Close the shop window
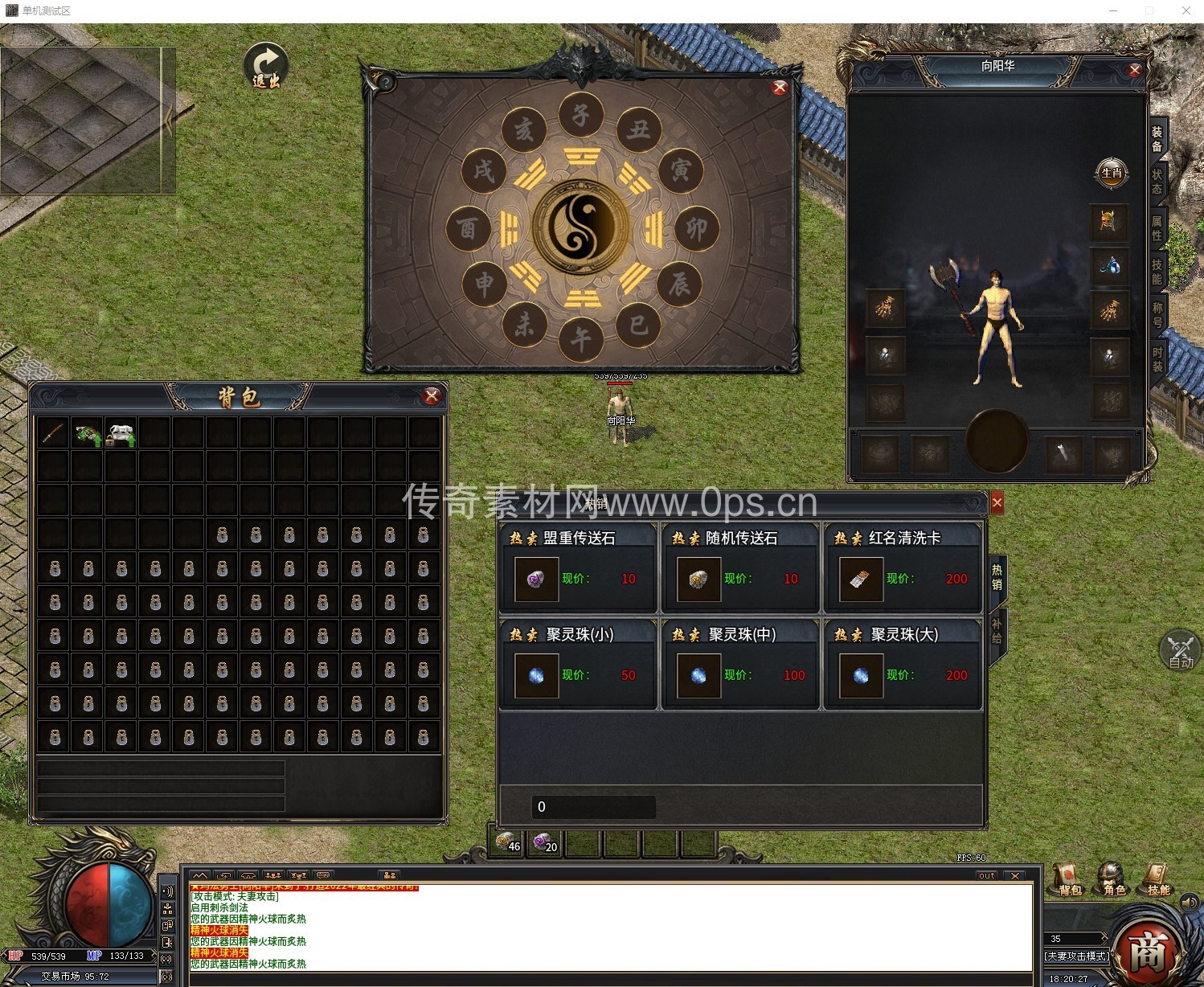 point(997,502)
